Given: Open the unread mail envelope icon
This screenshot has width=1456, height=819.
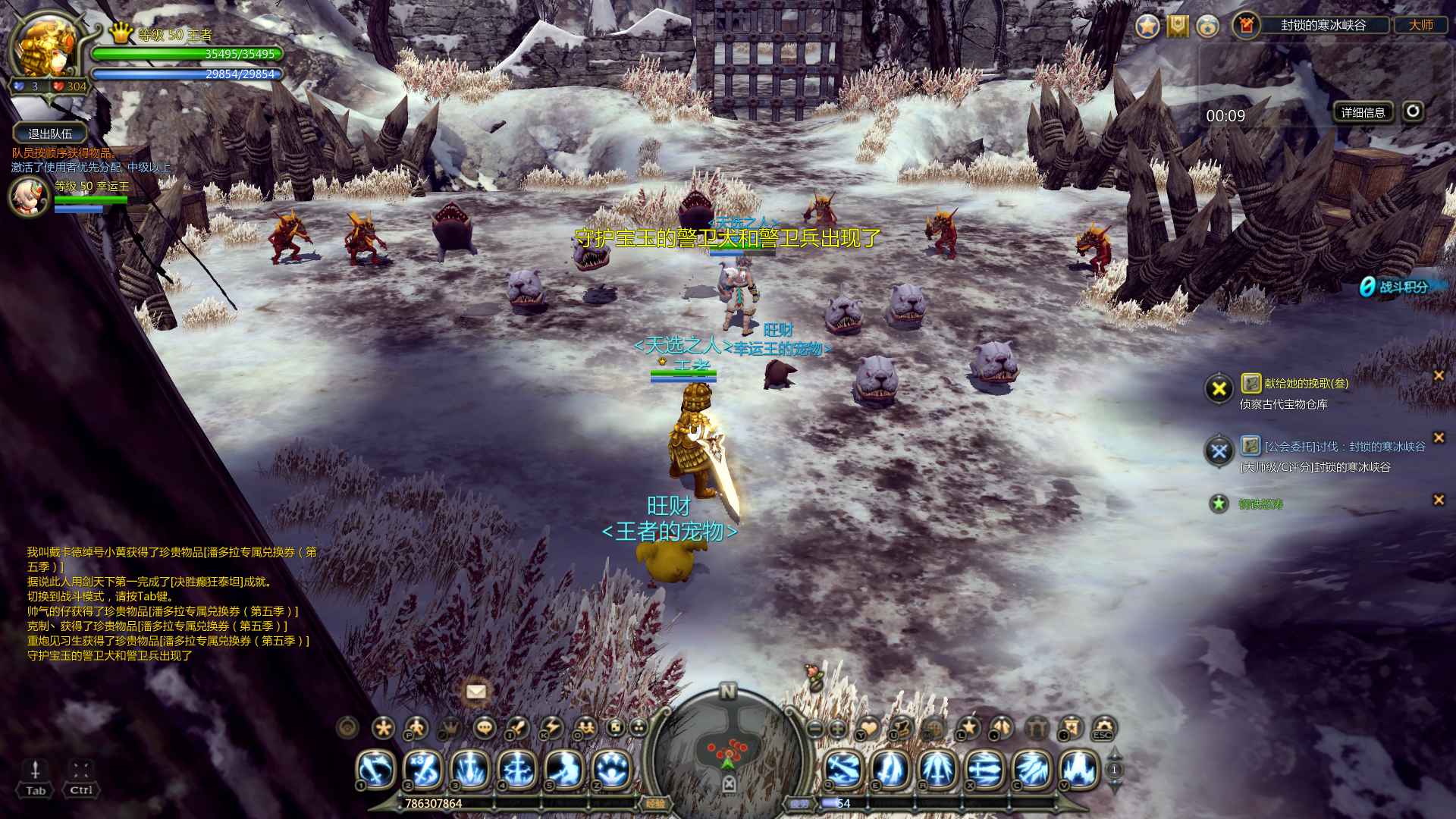Looking at the screenshot, I should tap(476, 691).
